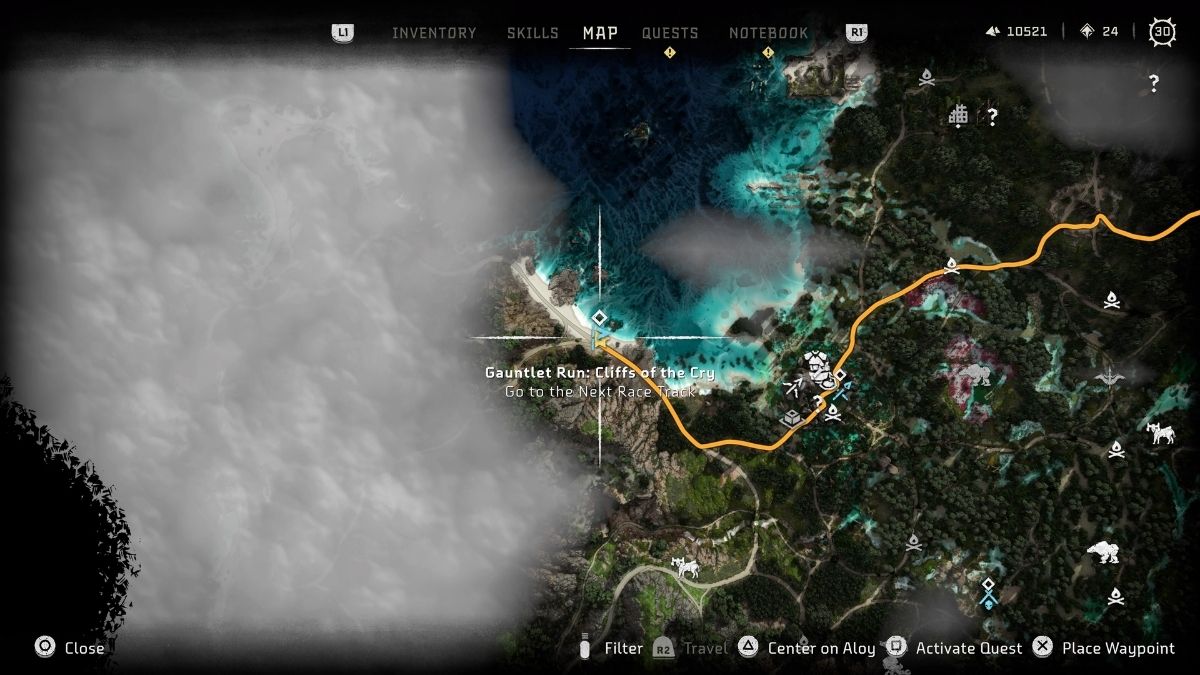Image resolution: width=1200 pixels, height=675 pixels.
Task: Click the question mark in the top-right fog
Action: point(1154,84)
